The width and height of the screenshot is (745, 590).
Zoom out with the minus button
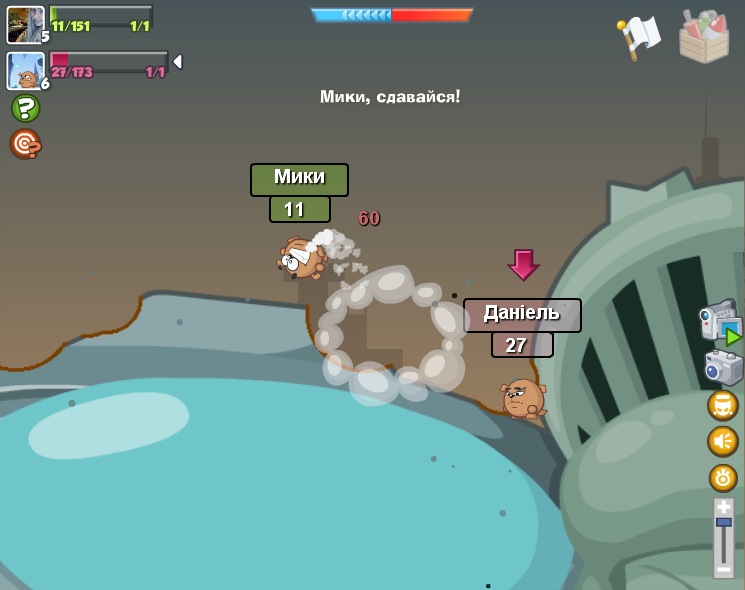pyautogui.click(x=723, y=570)
